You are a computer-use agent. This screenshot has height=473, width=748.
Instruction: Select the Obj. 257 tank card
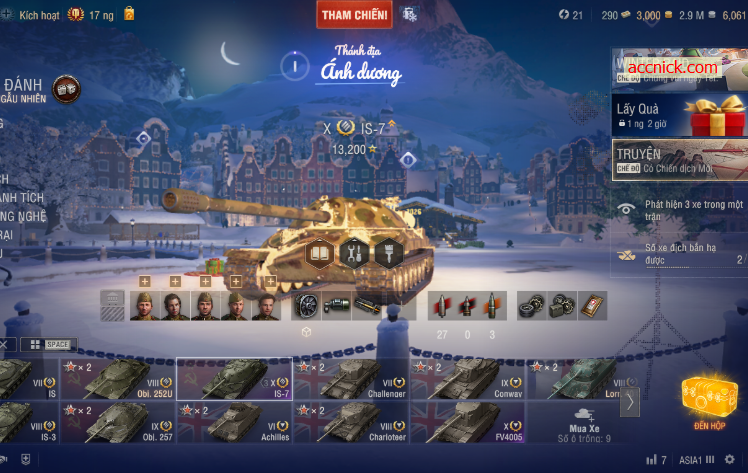pos(117,422)
